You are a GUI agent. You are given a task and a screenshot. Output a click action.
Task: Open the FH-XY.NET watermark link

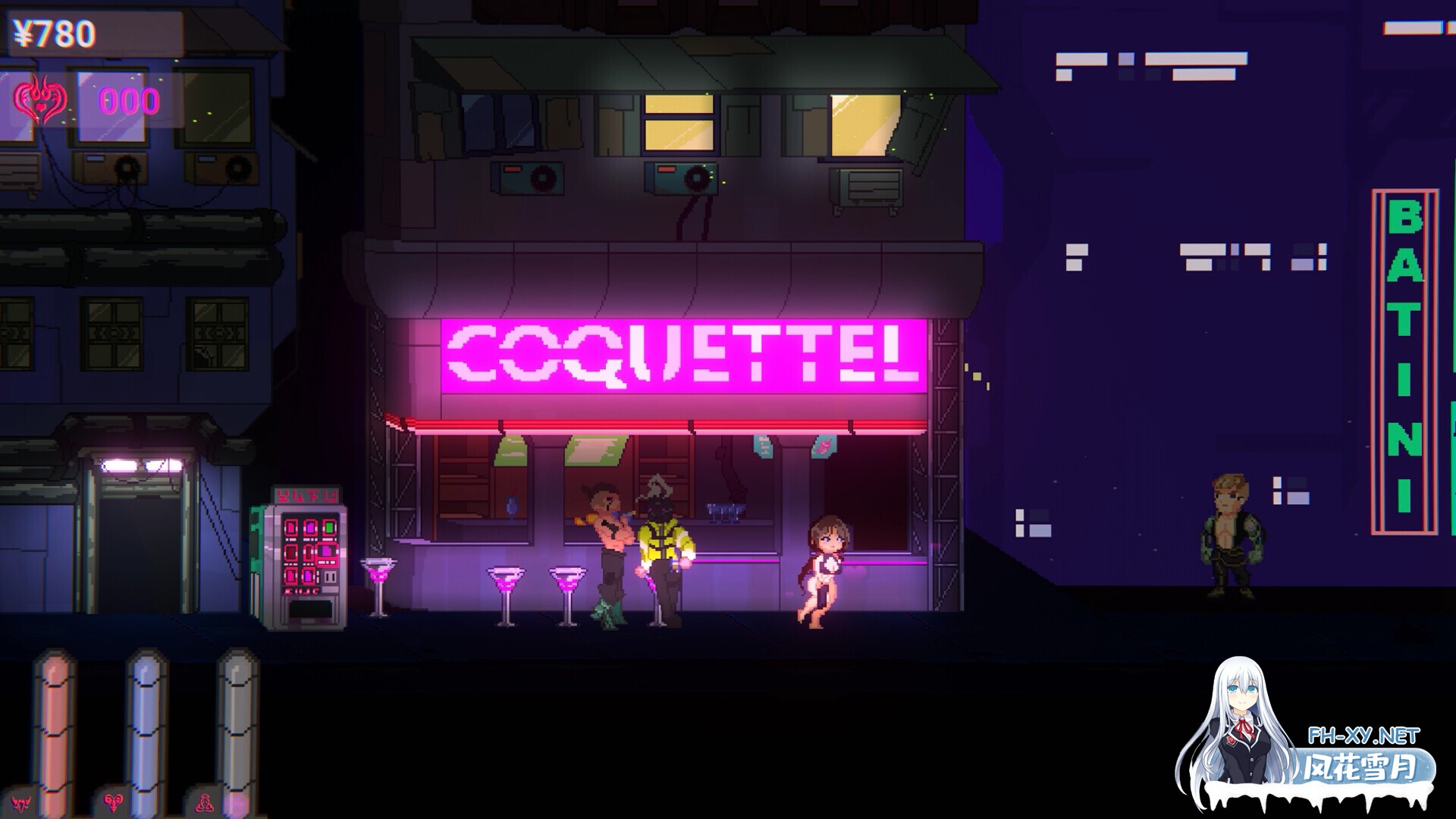[1363, 735]
